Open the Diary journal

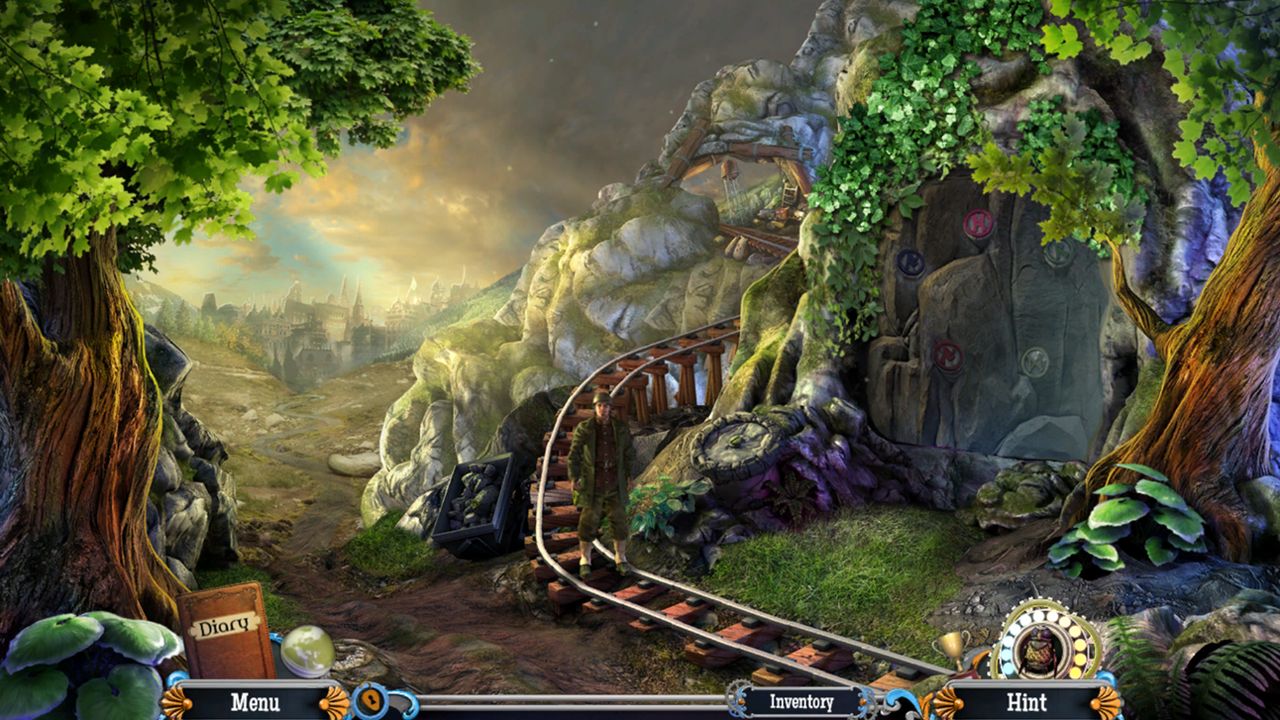click(222, 633)
